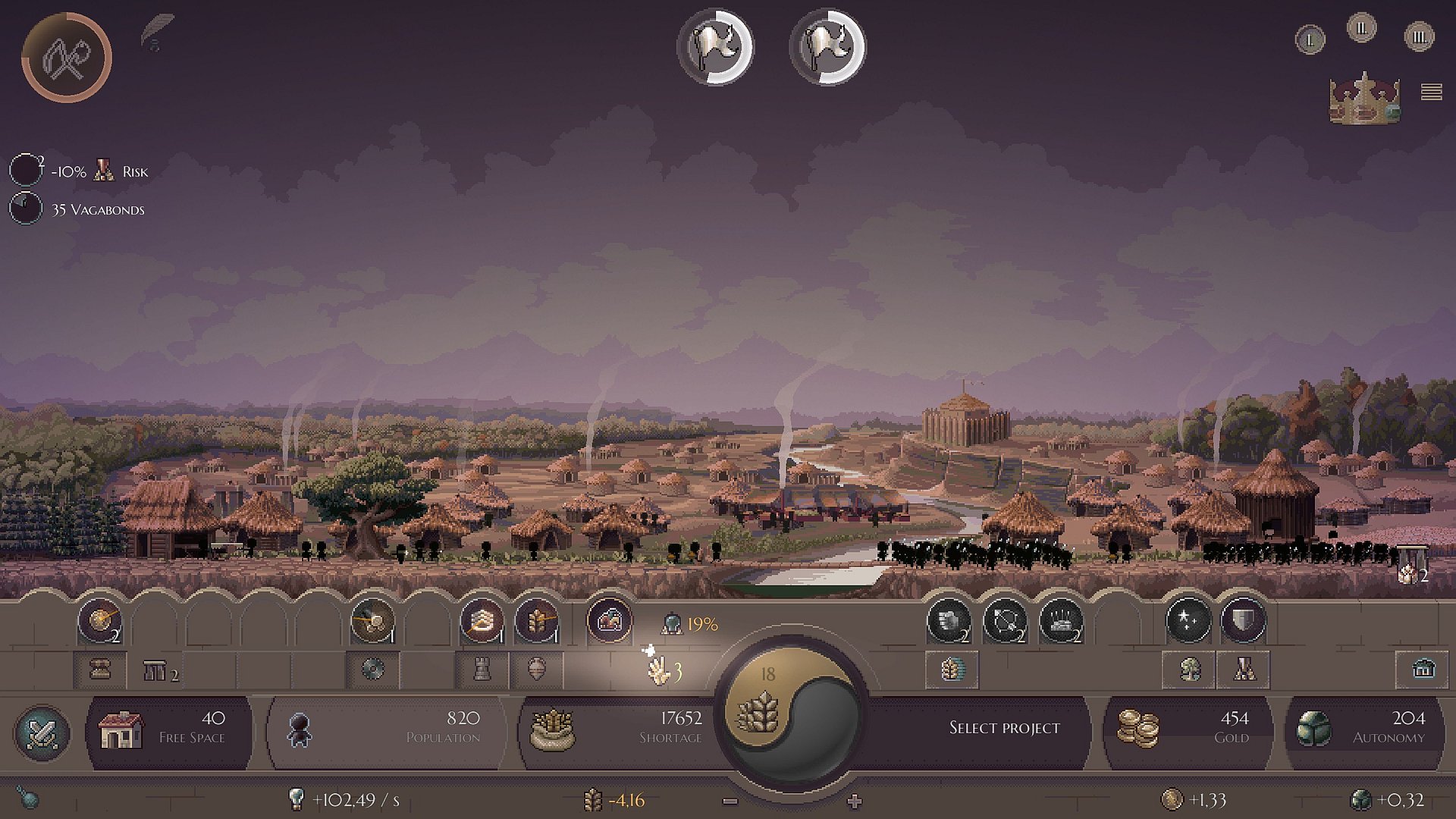Click the royal crown icon

pos(1364,97)
